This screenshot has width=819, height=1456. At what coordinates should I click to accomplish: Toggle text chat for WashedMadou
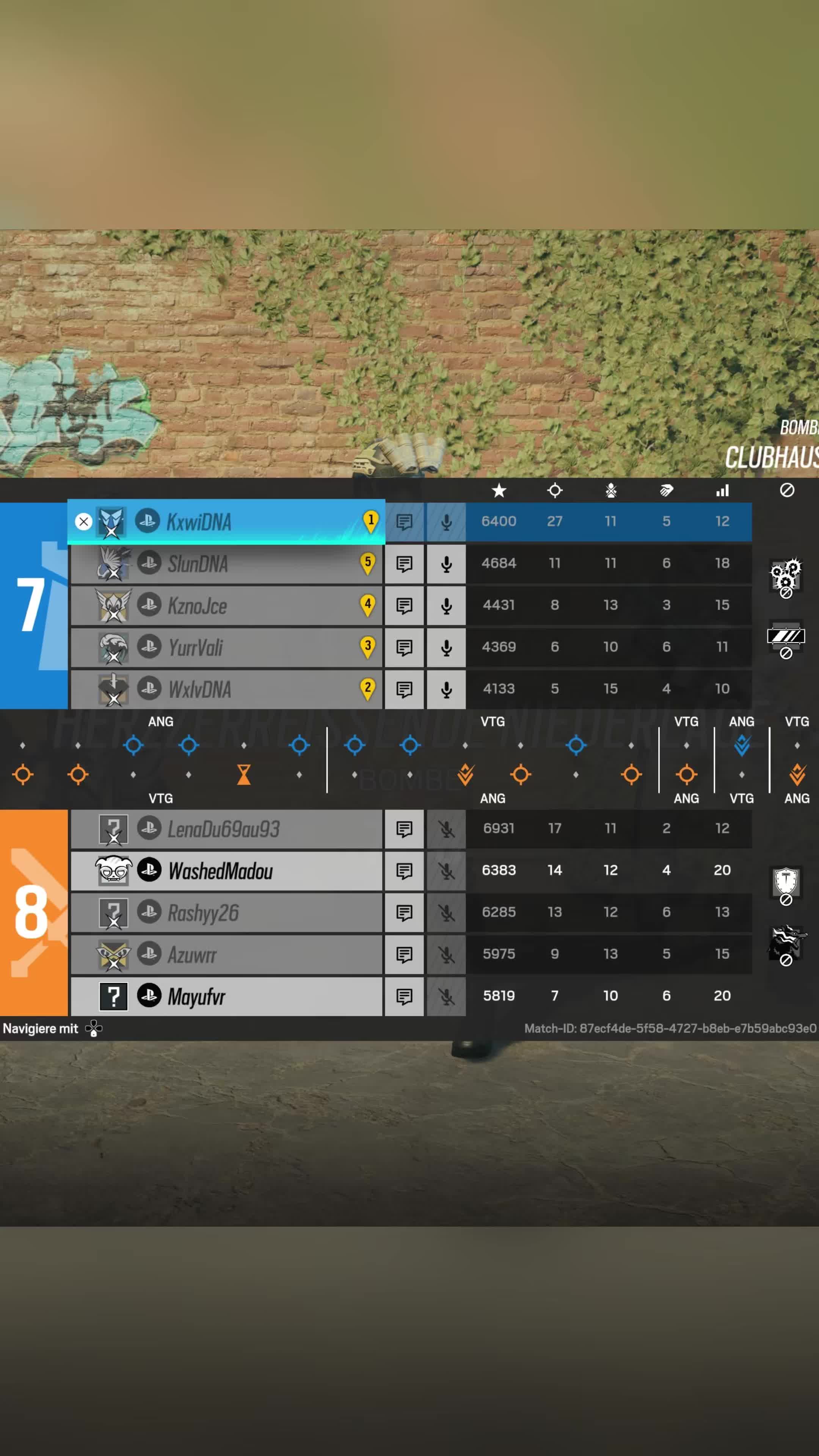404,871
